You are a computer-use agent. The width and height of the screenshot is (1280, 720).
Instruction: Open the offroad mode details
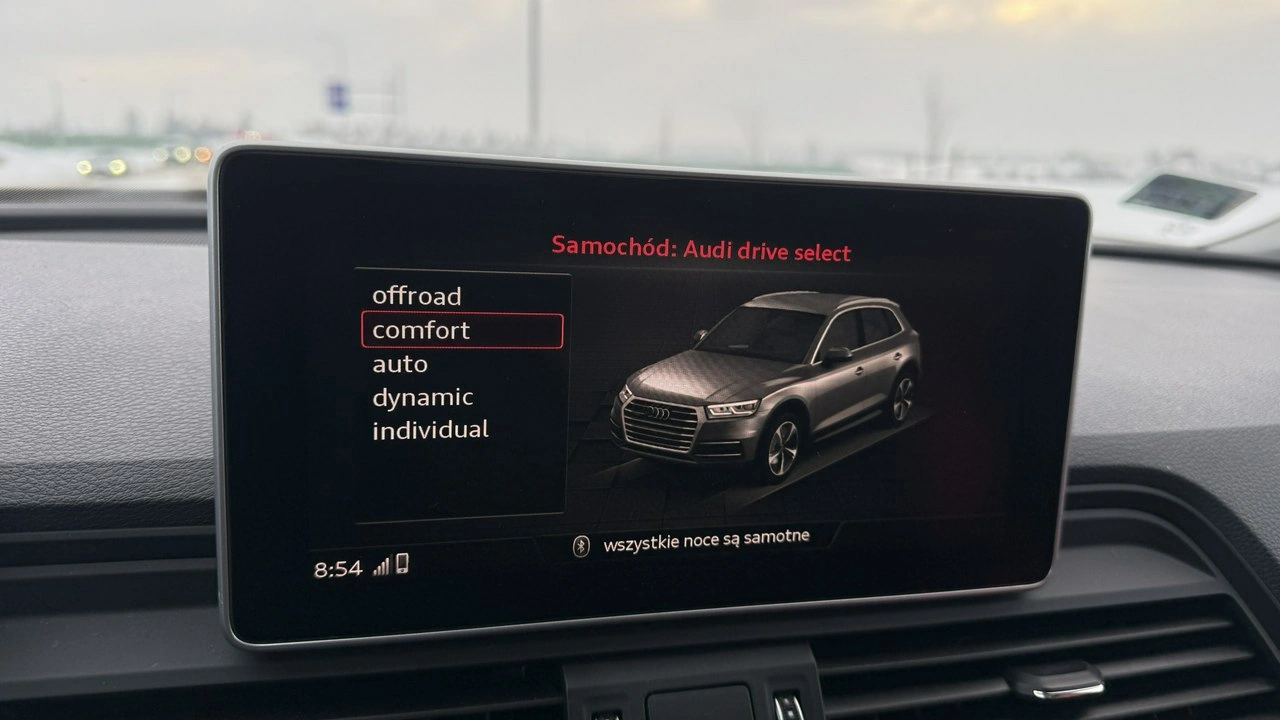pyautogui.click(x=417, y=296)
